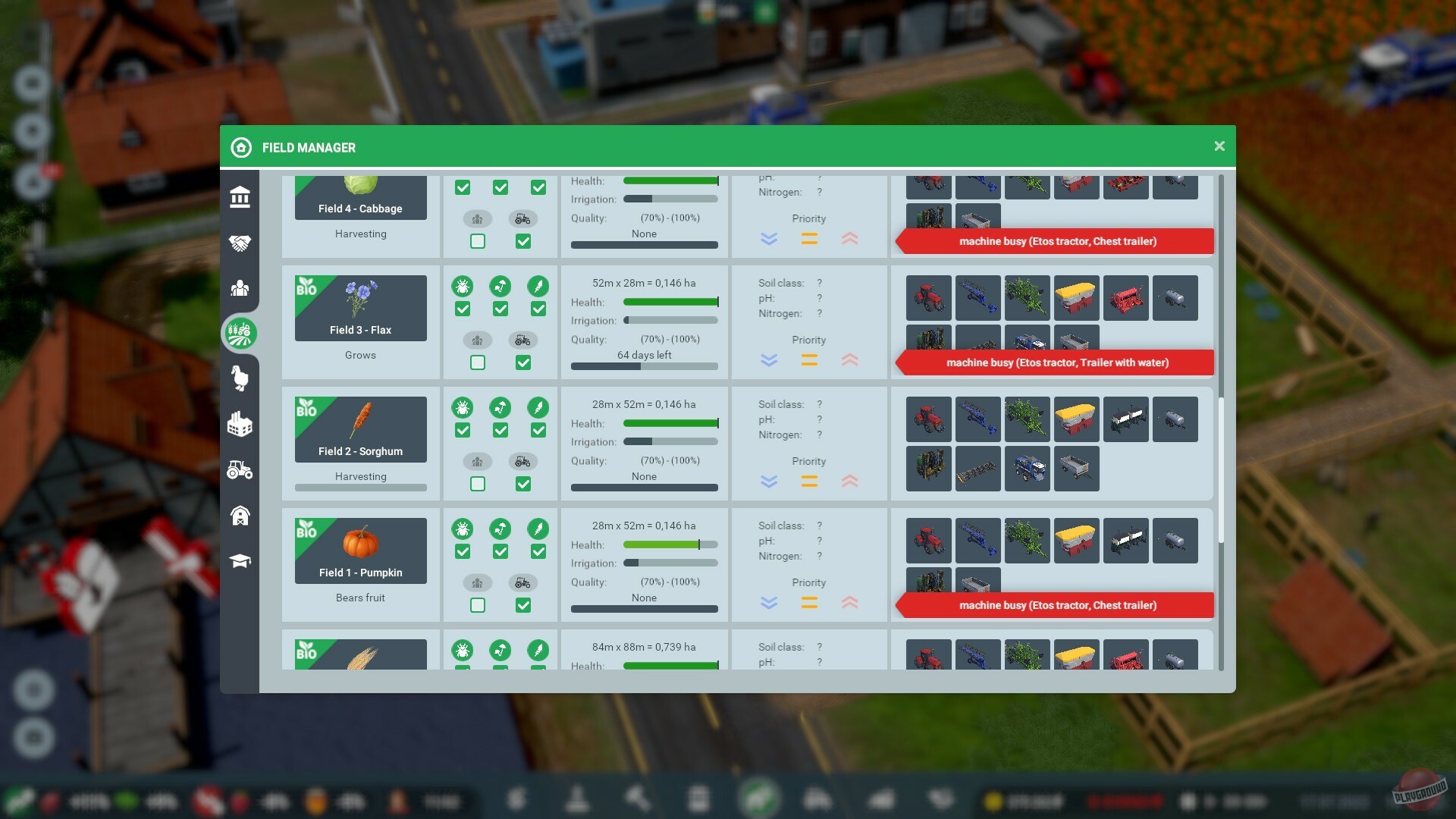This screenshot has height=819, width=1456.
Task: Open the barn buildings panel
Action: click(240, 516)
